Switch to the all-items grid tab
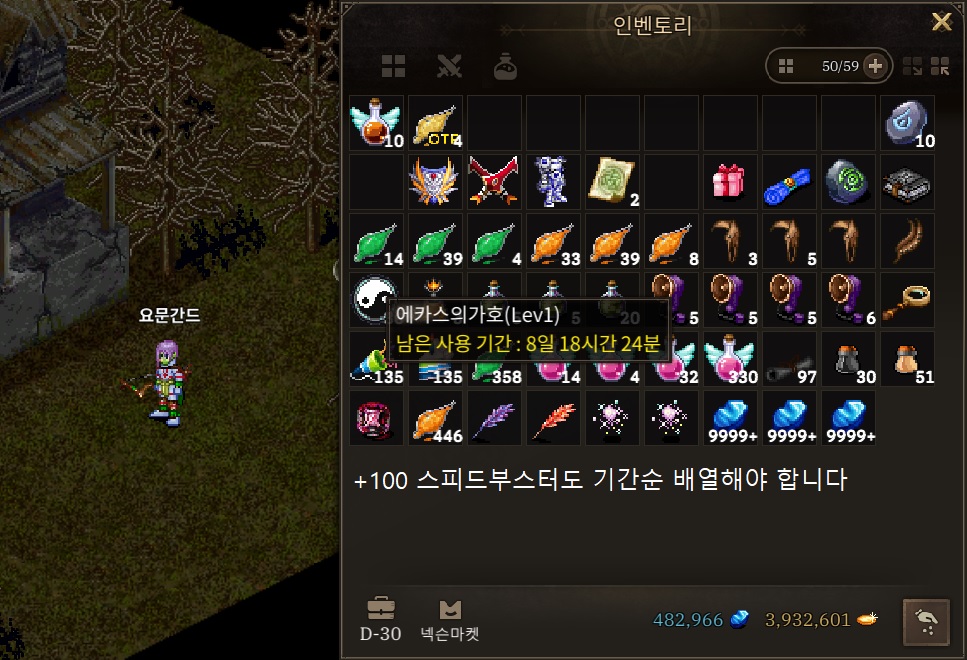The image size is (967, 660). pos(393,67)
